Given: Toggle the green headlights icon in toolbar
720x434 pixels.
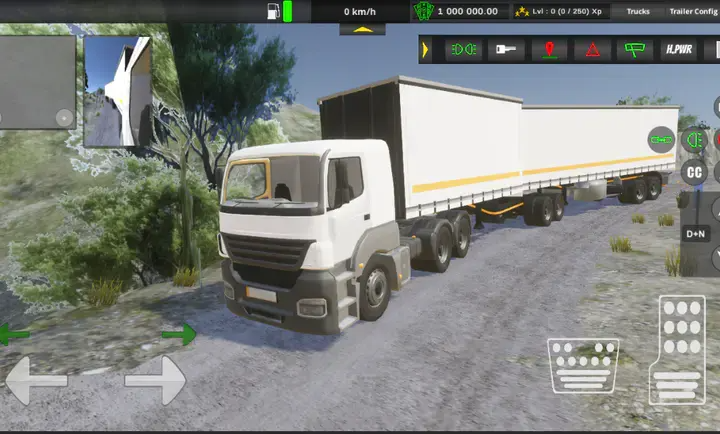Looking at the screenshot, I should [463, 49].
